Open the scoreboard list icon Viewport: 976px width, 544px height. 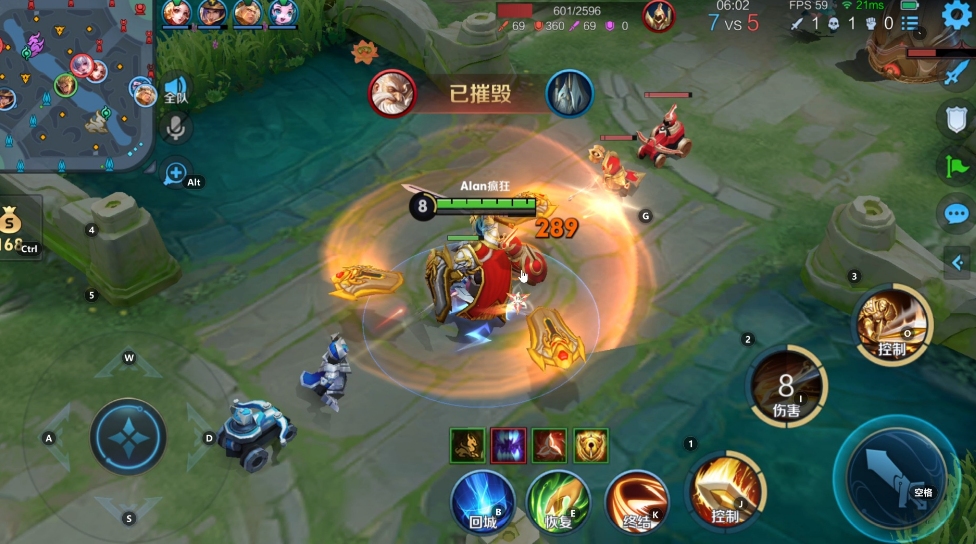tap(910, 23)
